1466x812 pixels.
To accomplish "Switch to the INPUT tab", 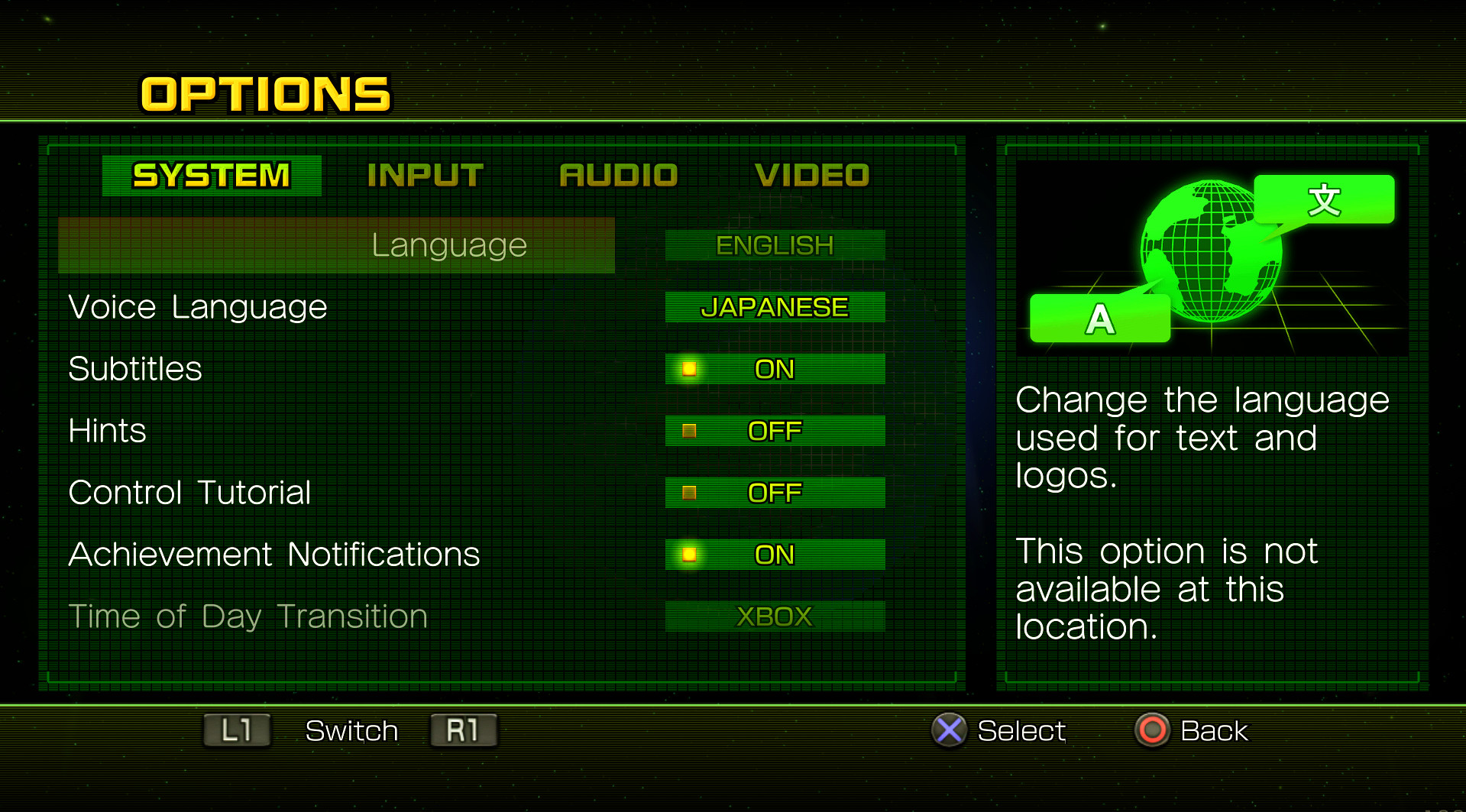I will (425, 174).
